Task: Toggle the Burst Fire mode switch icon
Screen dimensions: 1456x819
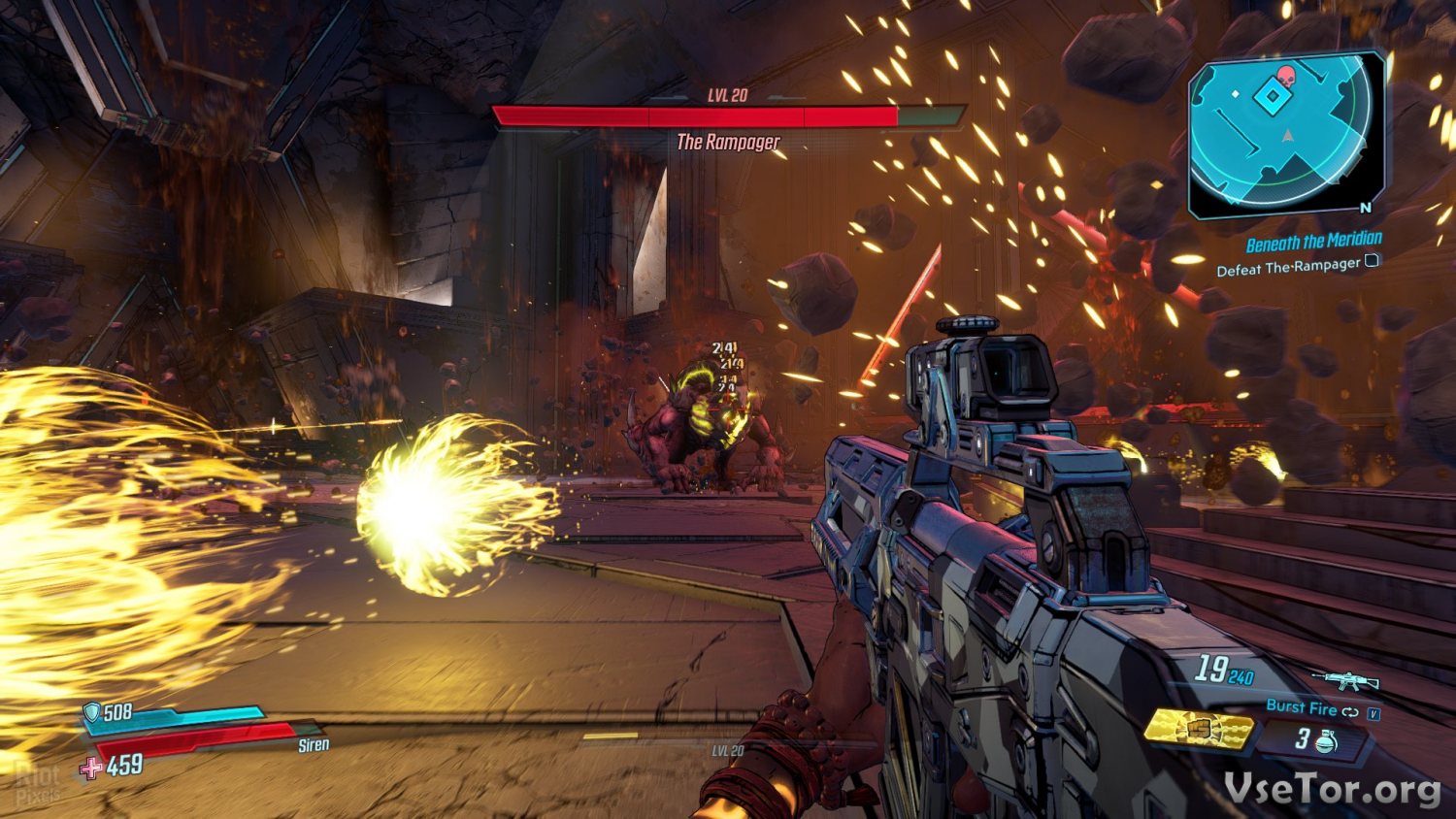Action: (x=1350, y=711)
